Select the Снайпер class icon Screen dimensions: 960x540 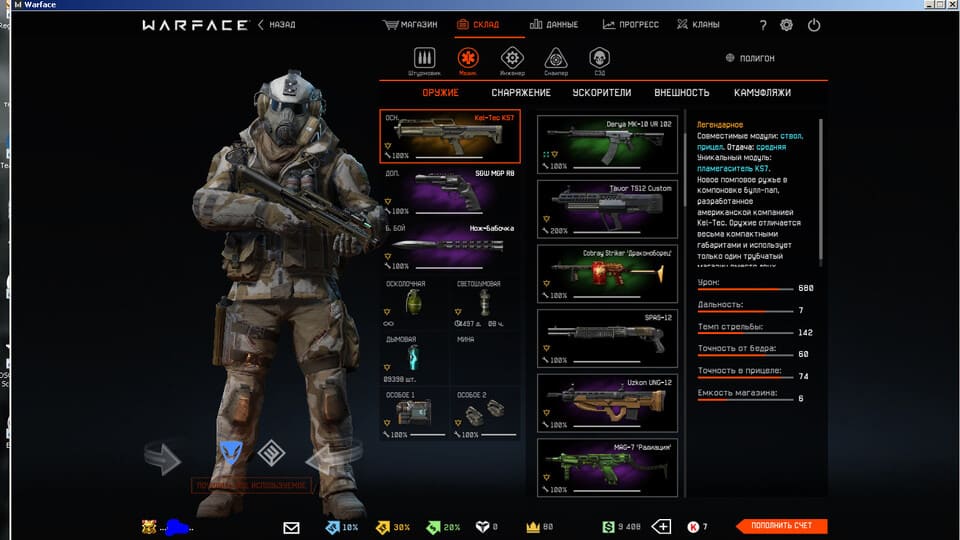pyautogui.click(x=556, y=60)
